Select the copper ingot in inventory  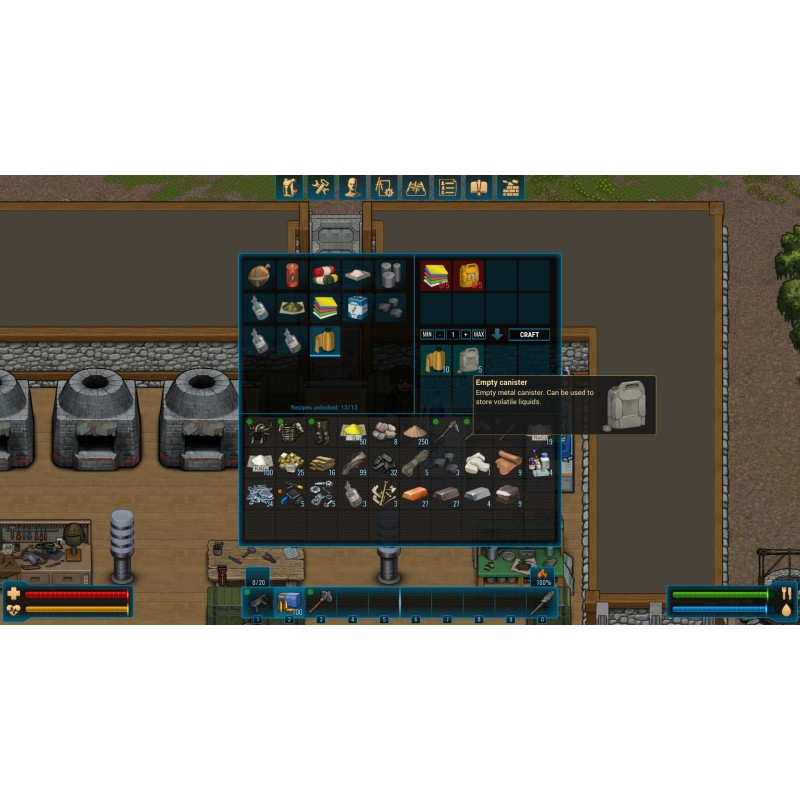tap(416, 495)
